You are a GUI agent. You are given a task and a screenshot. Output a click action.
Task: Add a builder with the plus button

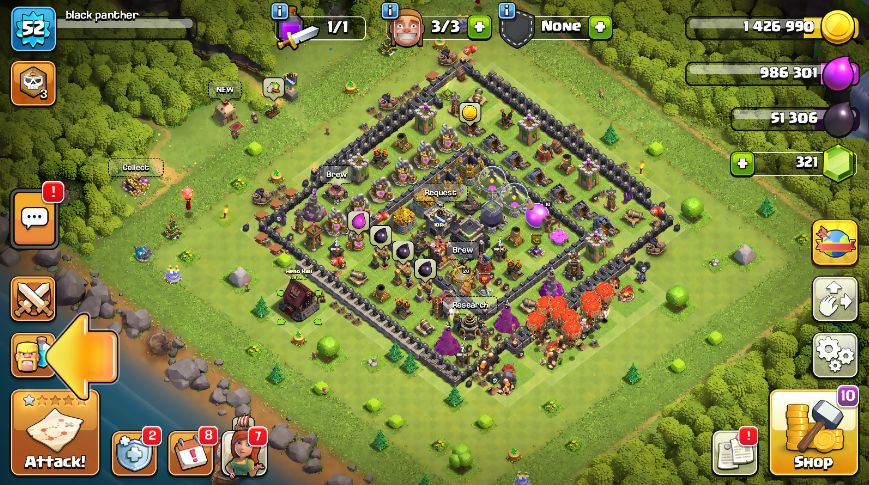coord(479,27)
